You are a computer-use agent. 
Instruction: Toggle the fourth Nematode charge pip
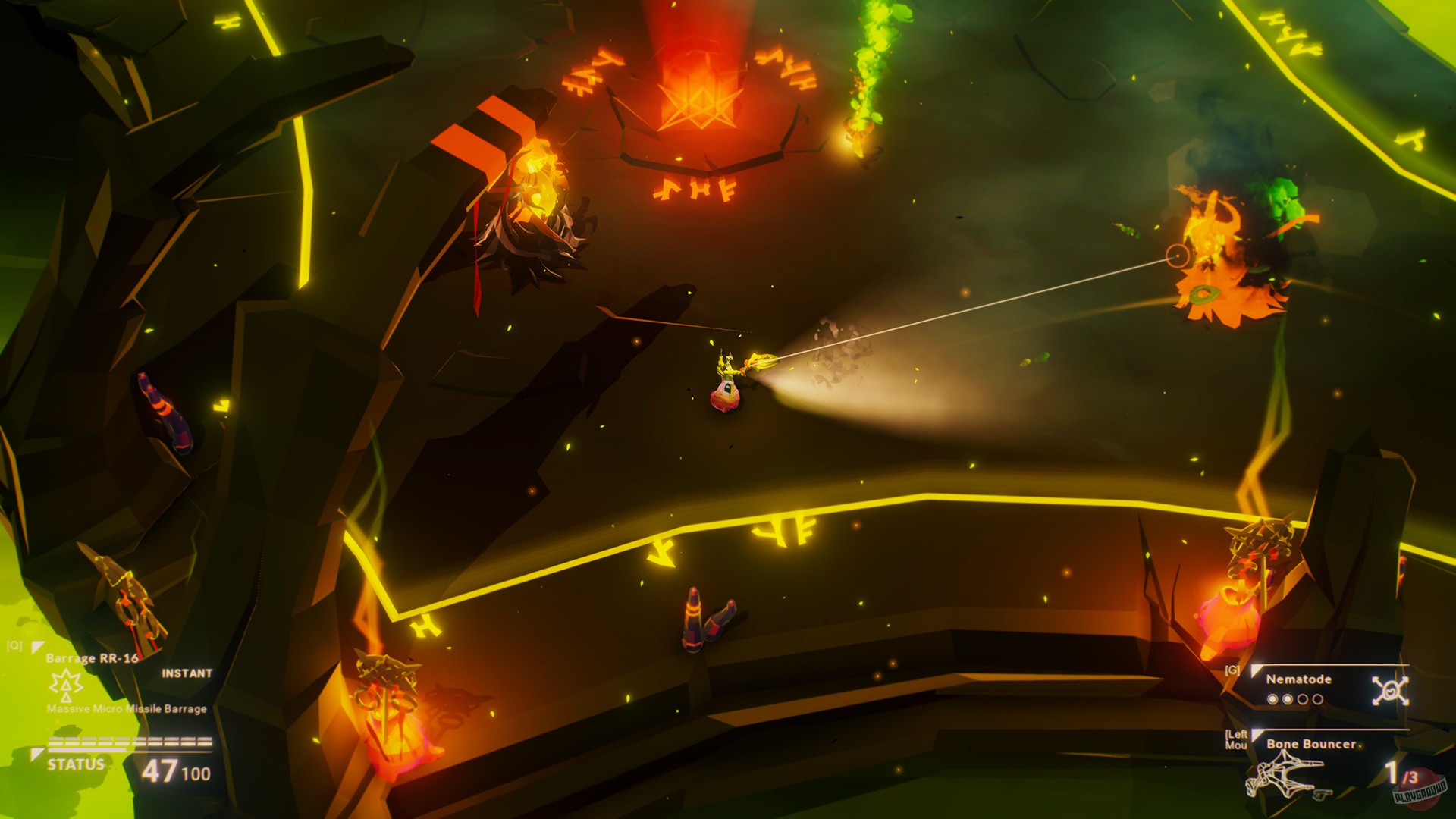click(x=1318, y=698)
